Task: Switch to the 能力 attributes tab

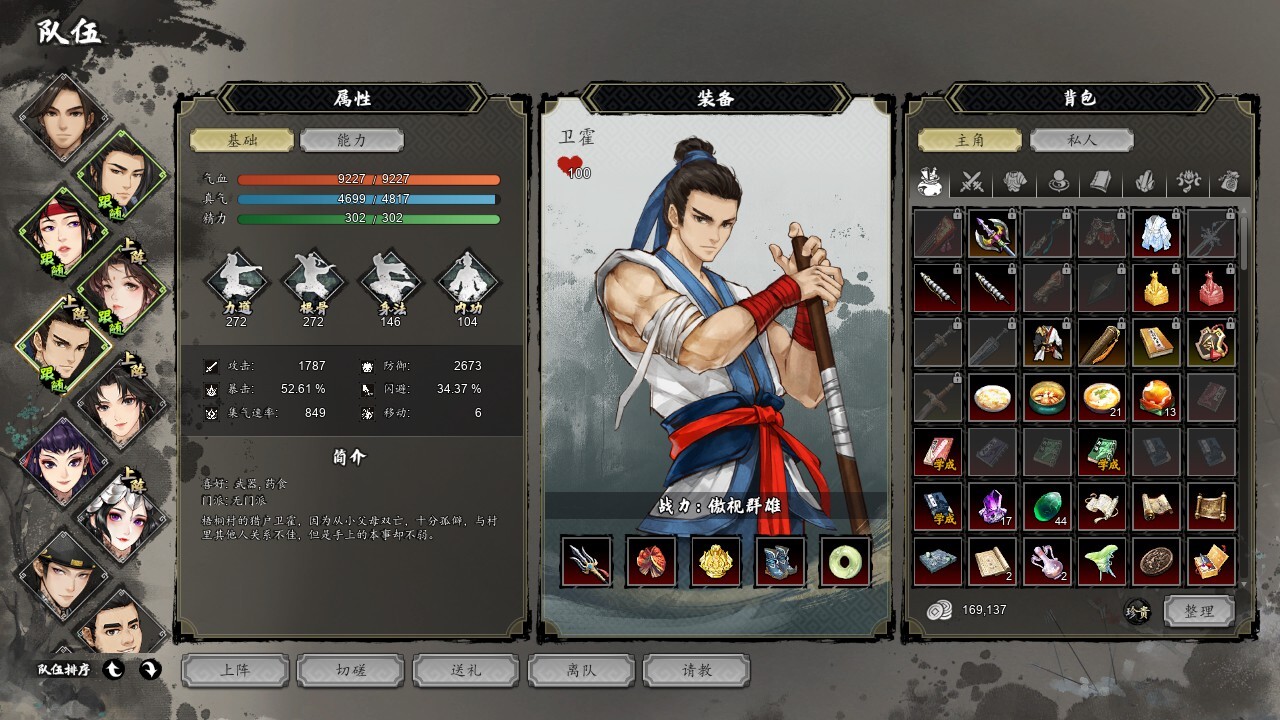Action: point(351,141)
